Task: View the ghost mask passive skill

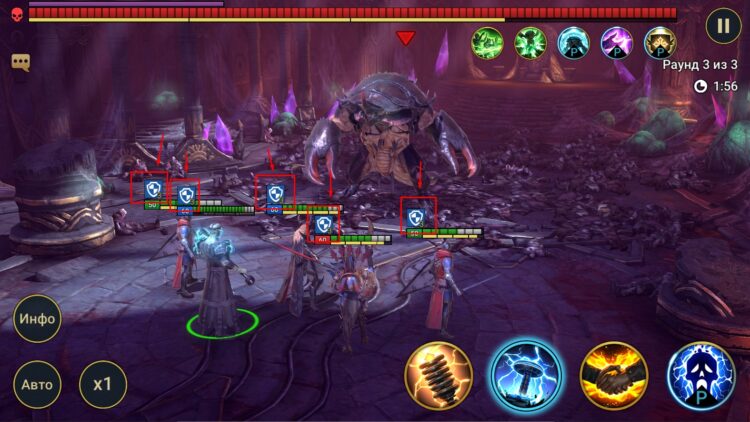Action: 700,376
